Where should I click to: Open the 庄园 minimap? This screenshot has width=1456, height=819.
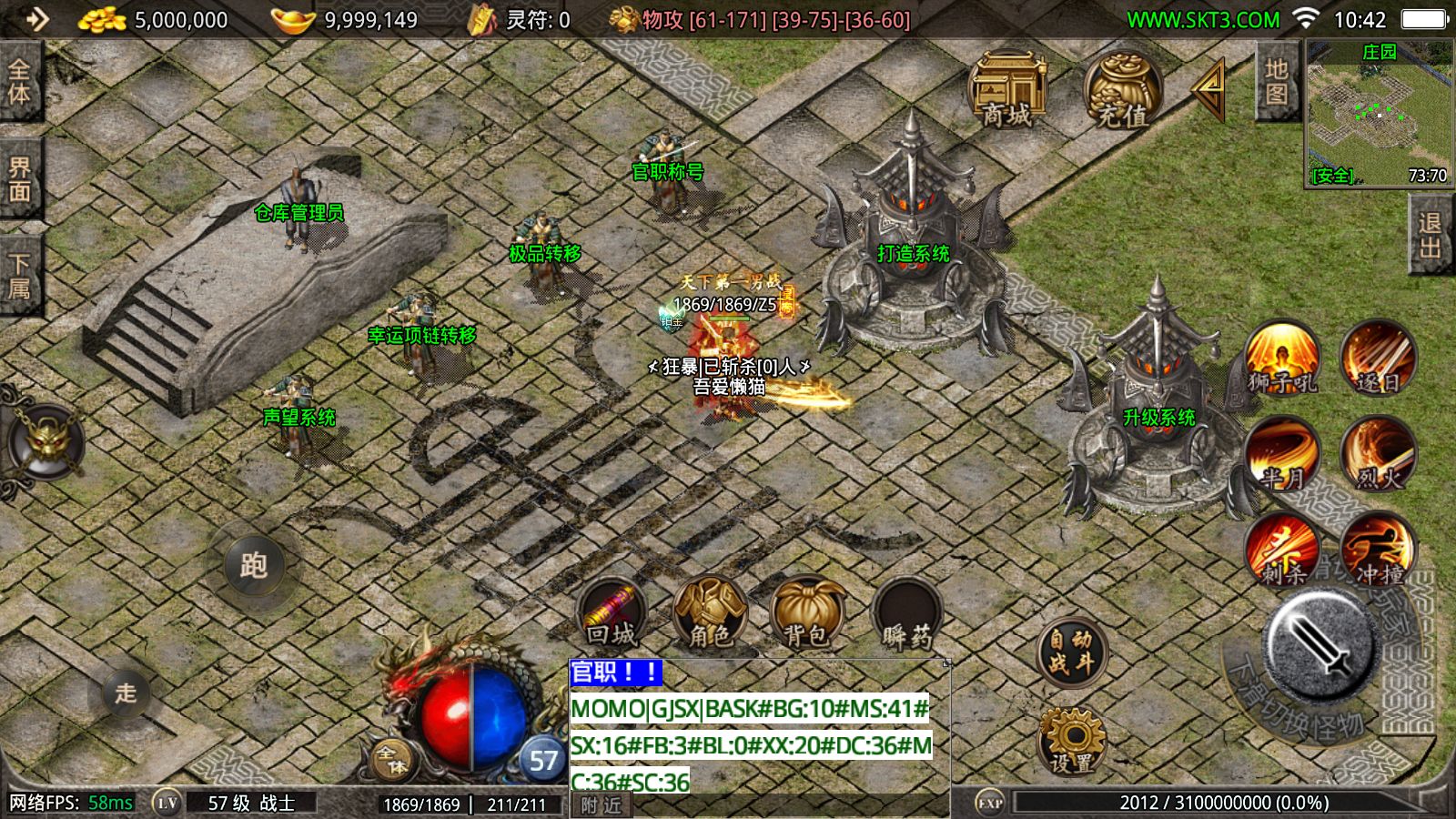pos(1378,113)
